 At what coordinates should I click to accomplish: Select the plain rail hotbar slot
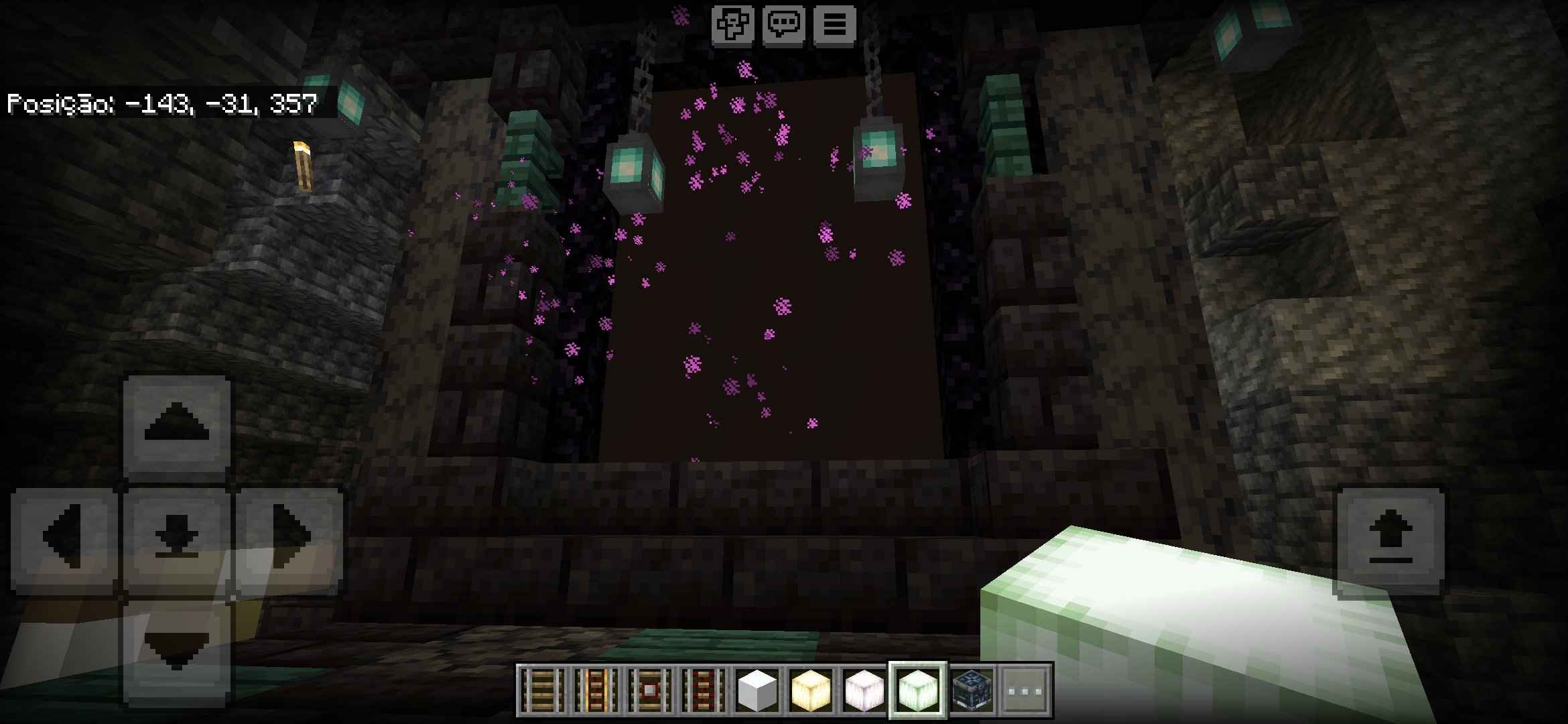542,690
